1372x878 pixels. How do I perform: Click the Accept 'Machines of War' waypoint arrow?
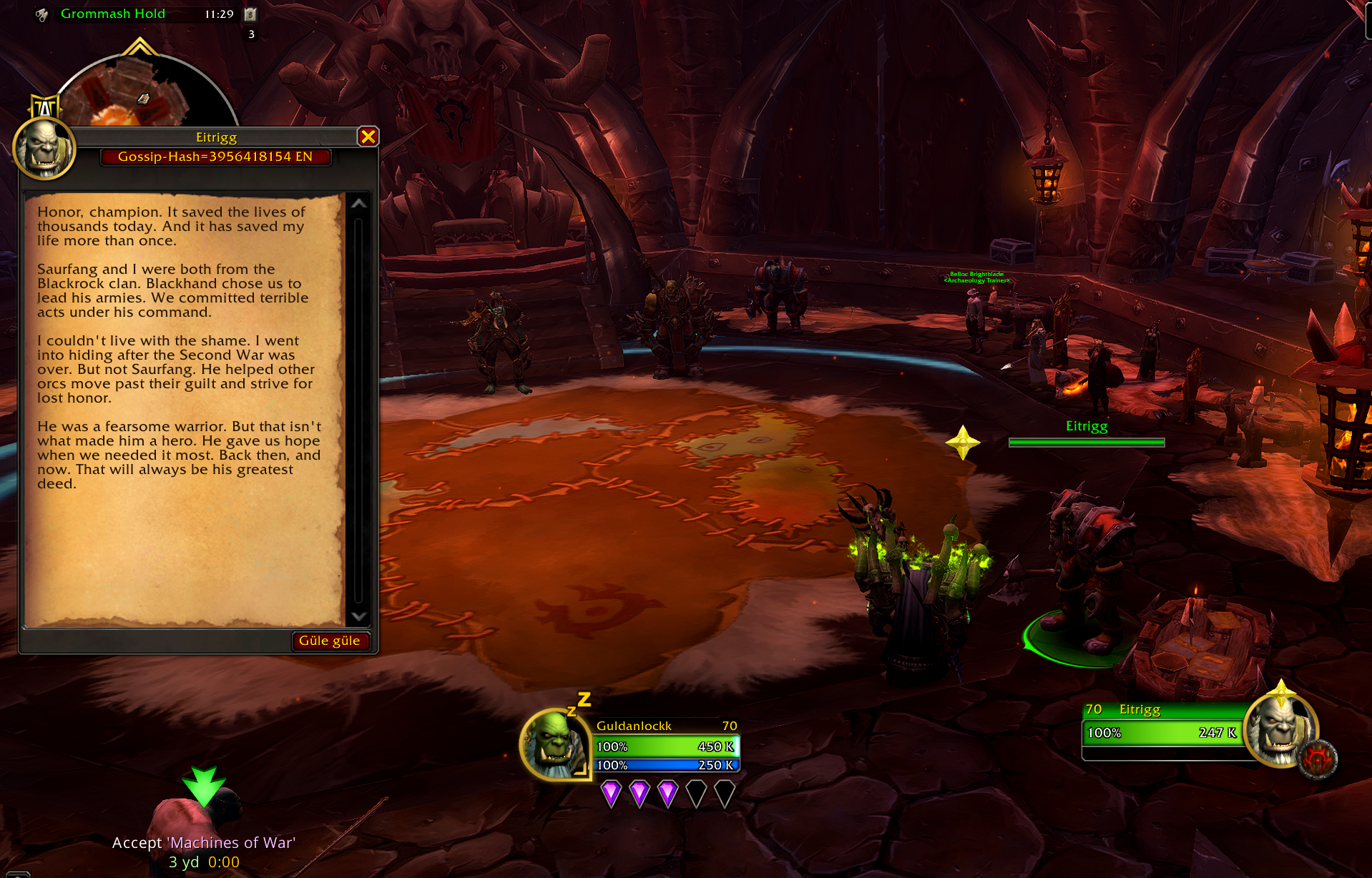point(204,785)
